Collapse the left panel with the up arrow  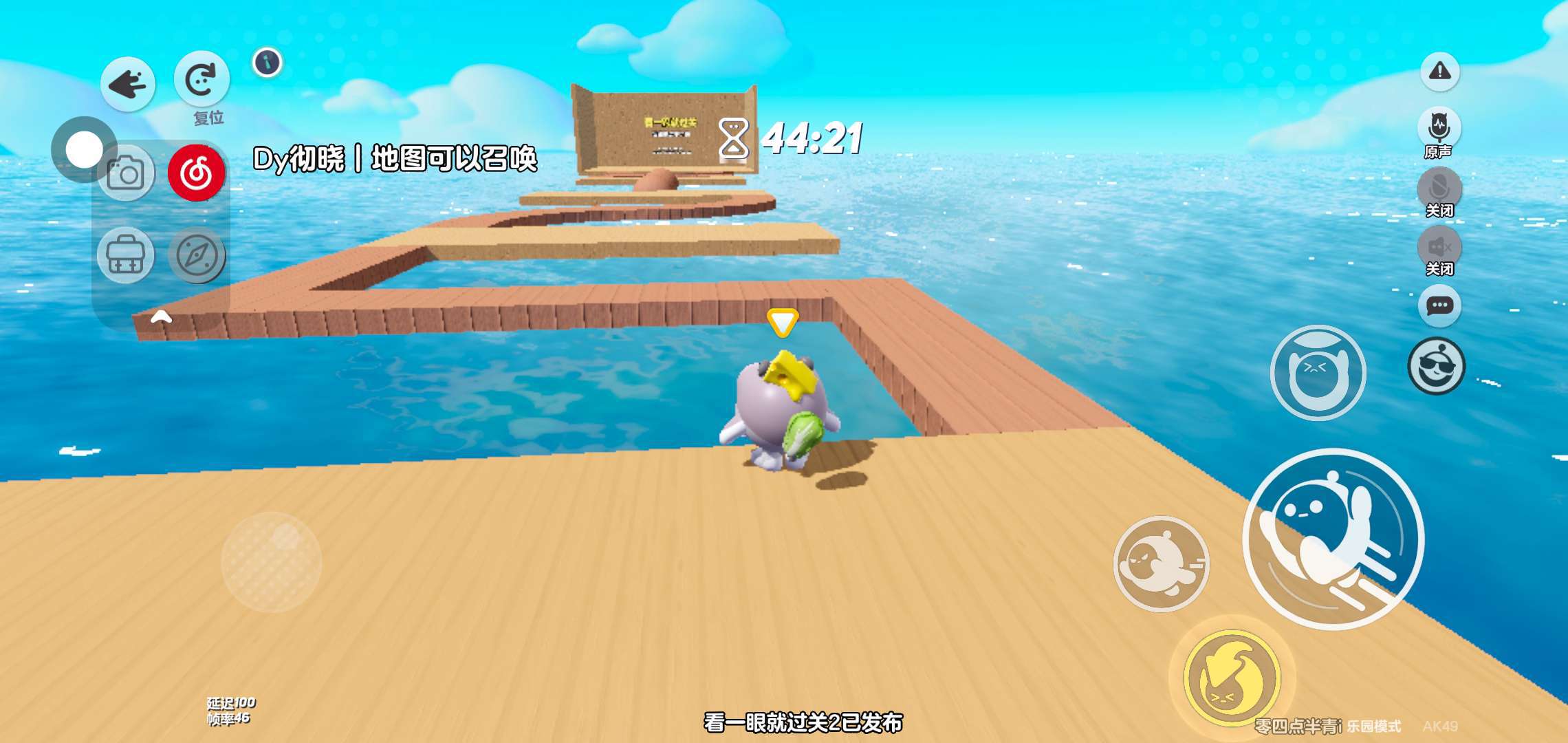[x=161, y=316]
